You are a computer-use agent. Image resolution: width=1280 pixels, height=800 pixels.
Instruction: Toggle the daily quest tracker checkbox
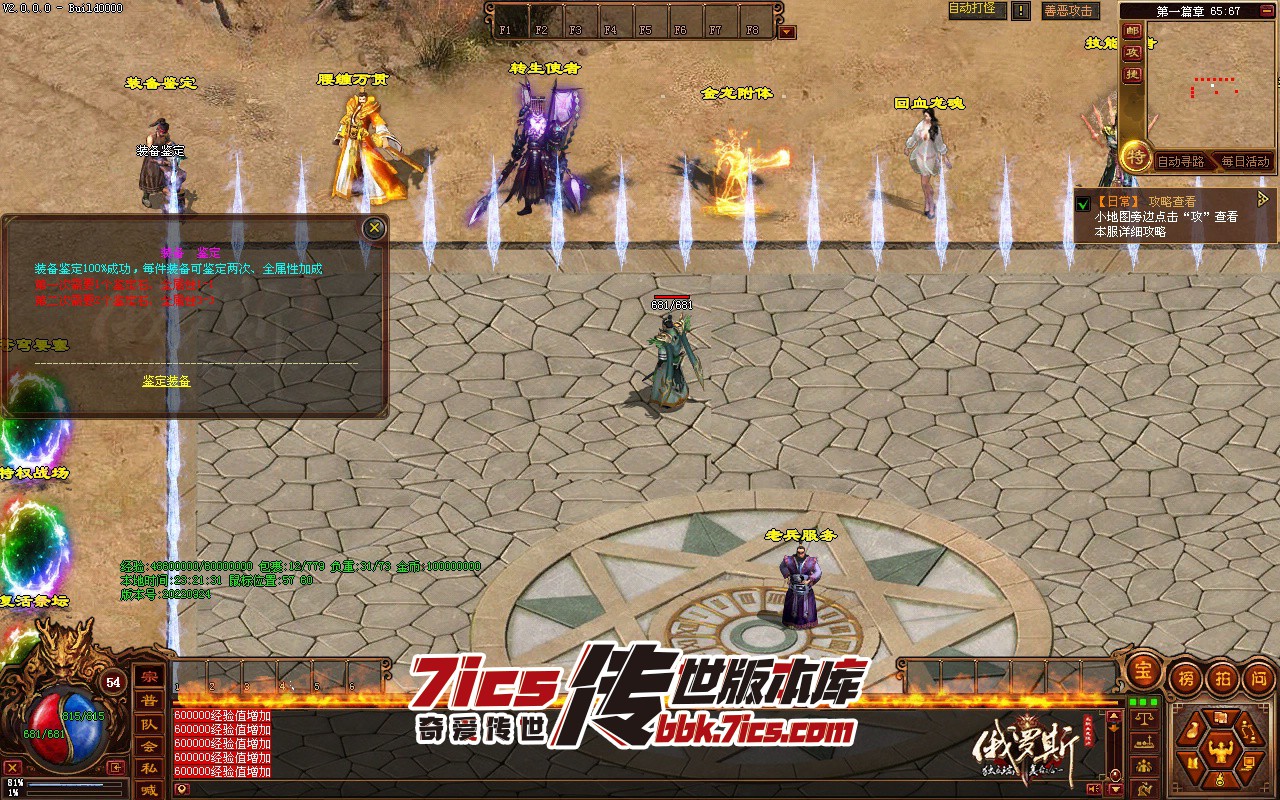tap(1083, 204)
